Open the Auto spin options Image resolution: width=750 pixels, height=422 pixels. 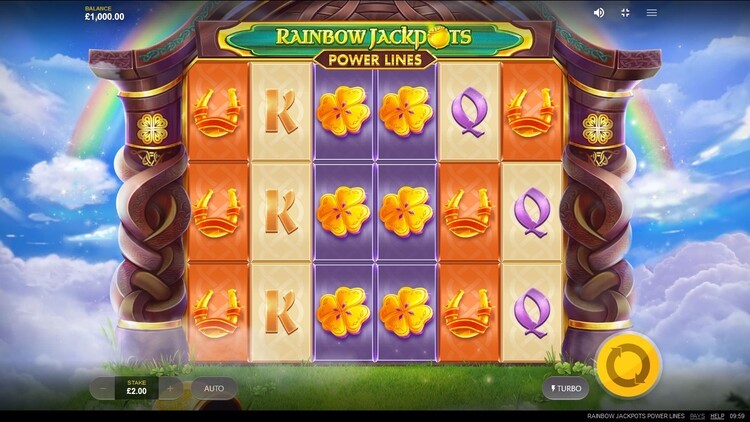click(x=214, y=387)
